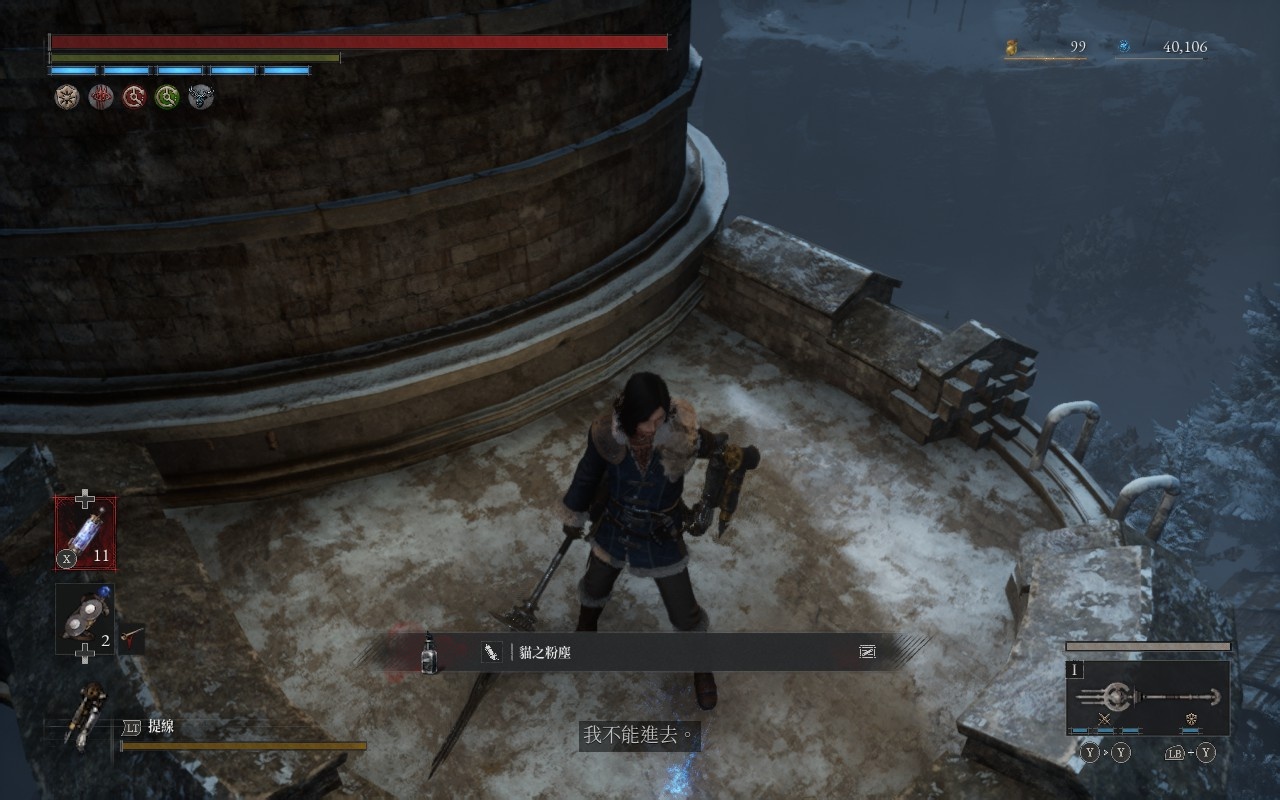Choose the small red thrown-item icon beside the belt

pyautogui.click(x=129, y=634)
